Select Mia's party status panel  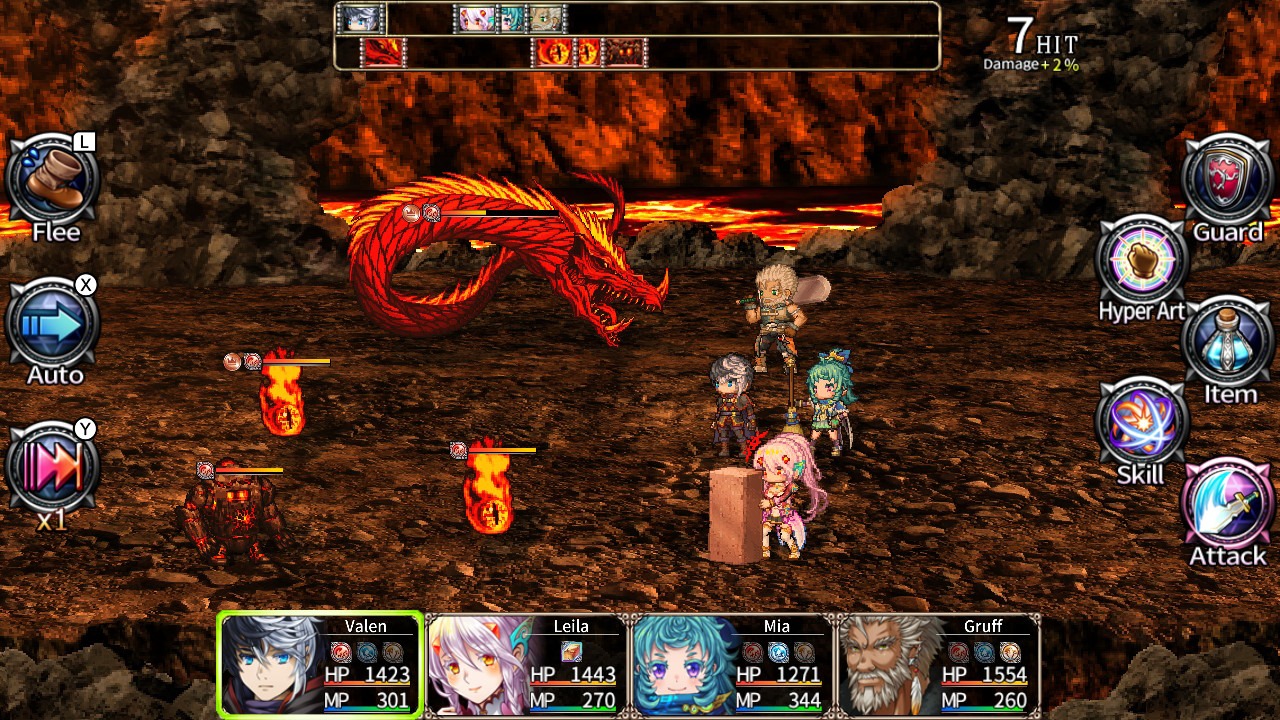coord(732,664)
